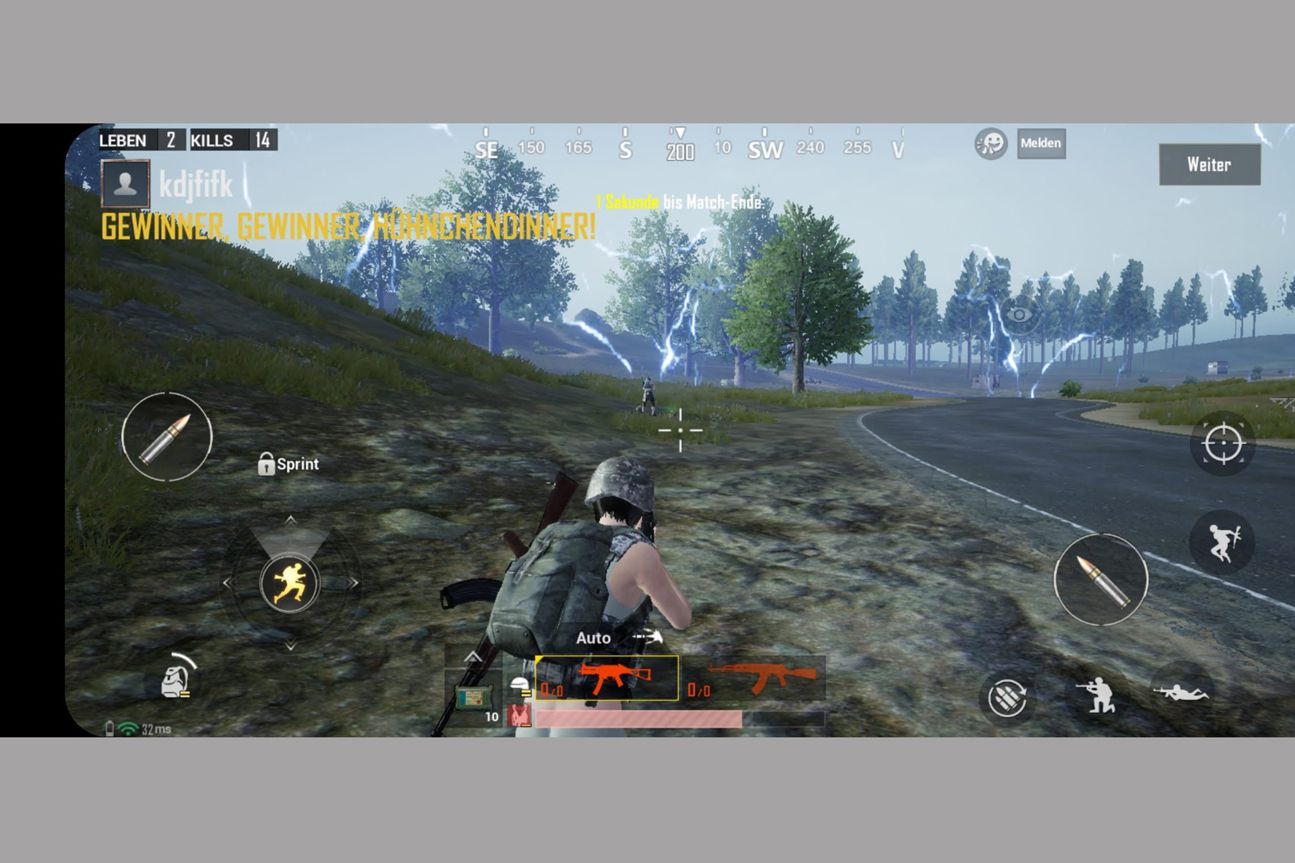The width and height of the screenshot is (1295, 863).
Task: Toggle the Sprint lock
Action: [287, 464]
